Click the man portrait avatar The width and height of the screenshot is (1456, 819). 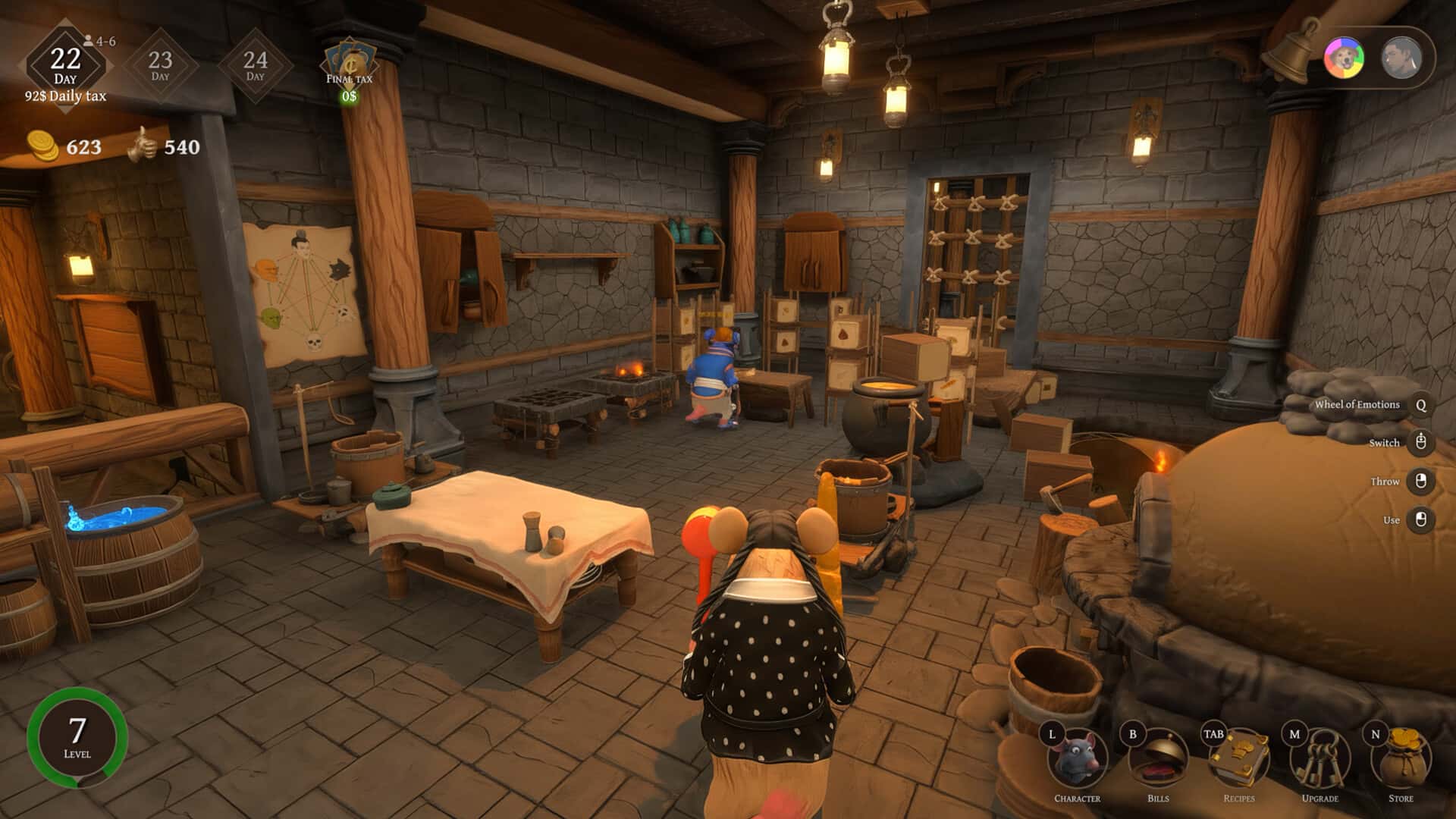pos(1401,58)
